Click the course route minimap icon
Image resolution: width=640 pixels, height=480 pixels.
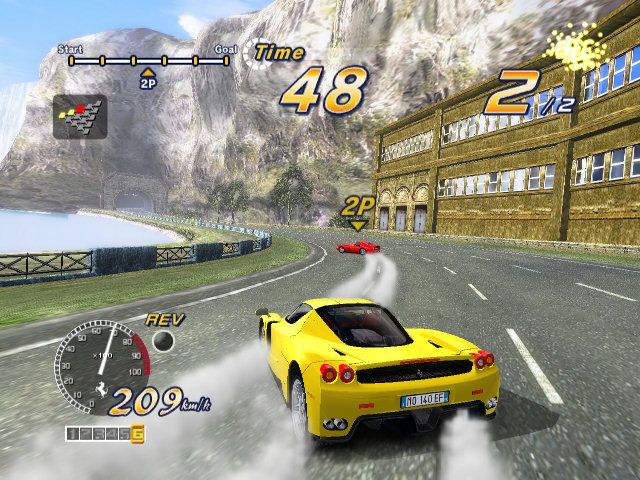click(x=78, y=115)
